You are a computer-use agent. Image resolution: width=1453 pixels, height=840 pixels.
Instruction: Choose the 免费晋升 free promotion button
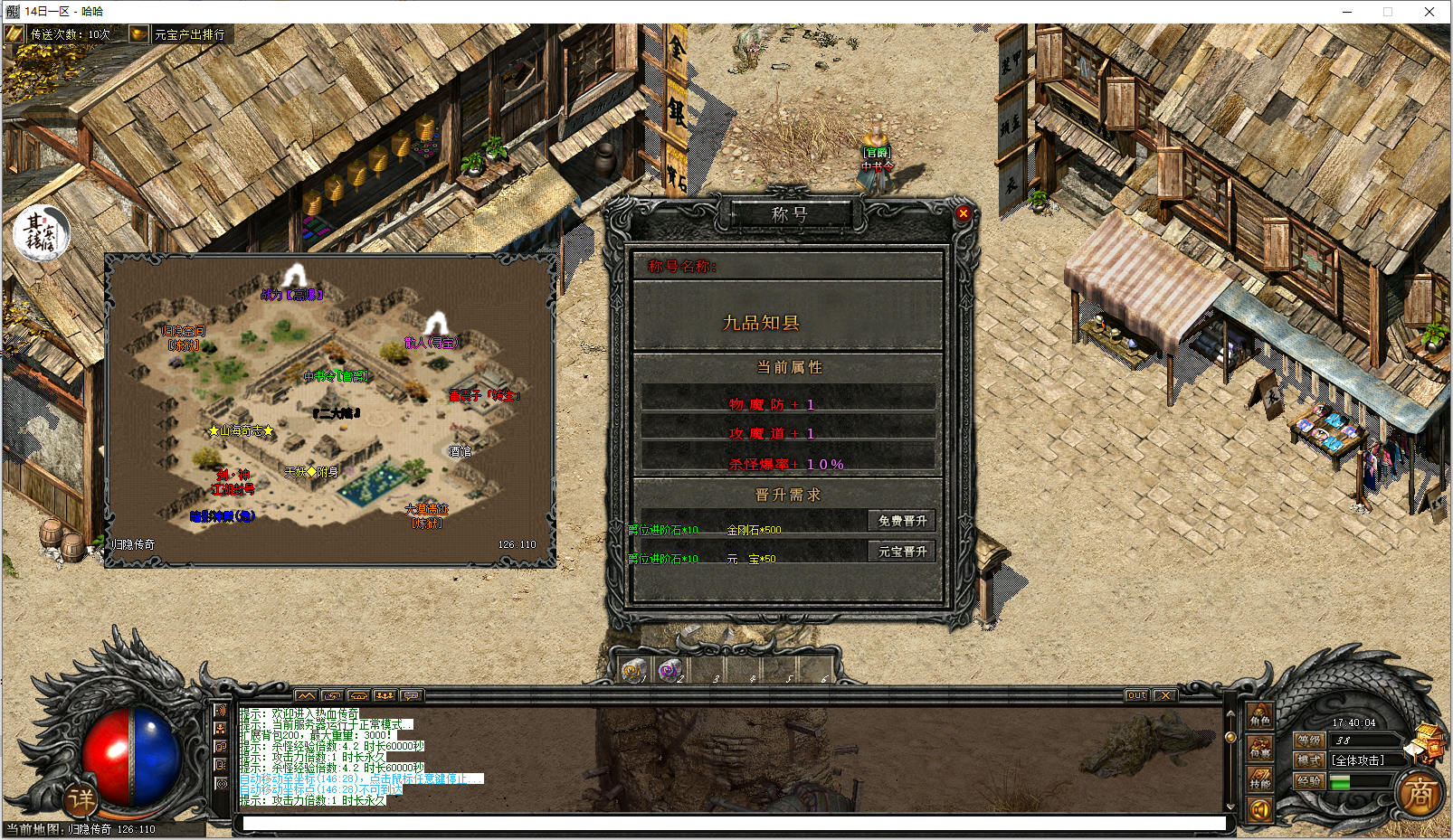click(x=902, y=521)
